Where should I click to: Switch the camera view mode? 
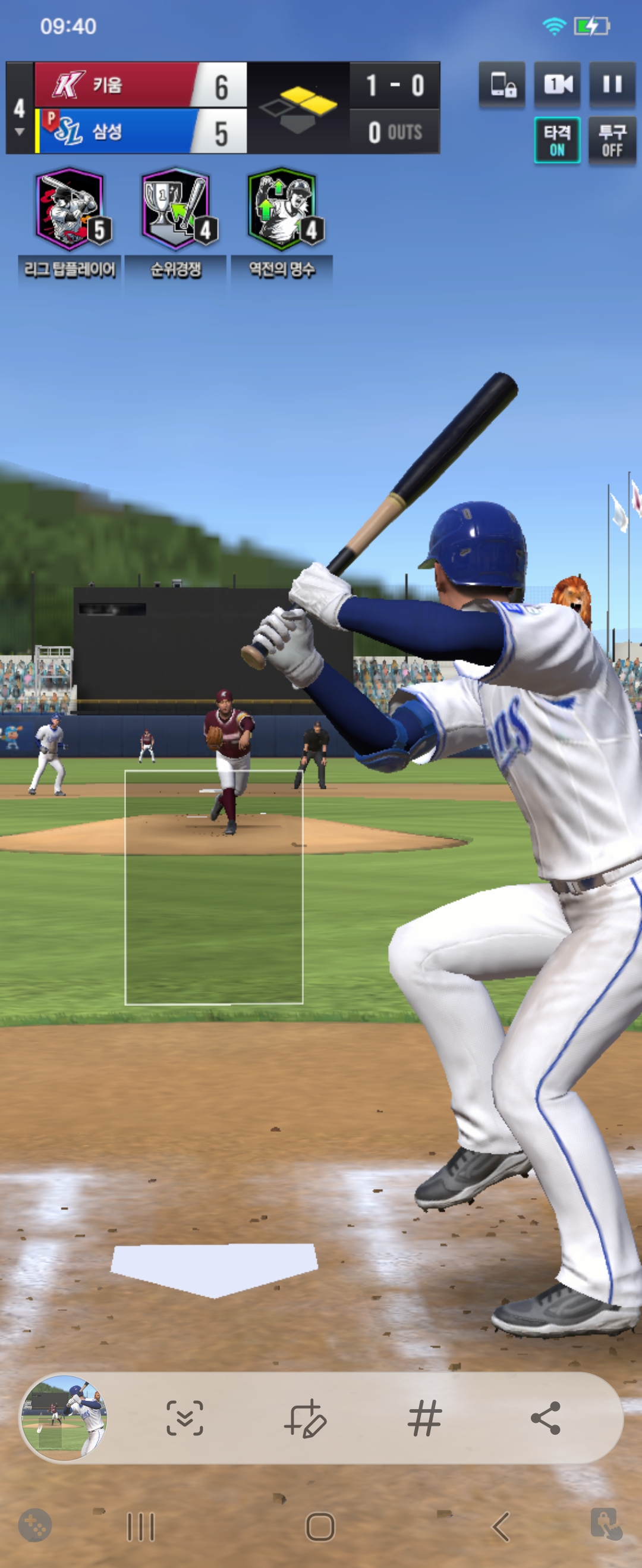(557, 84)
